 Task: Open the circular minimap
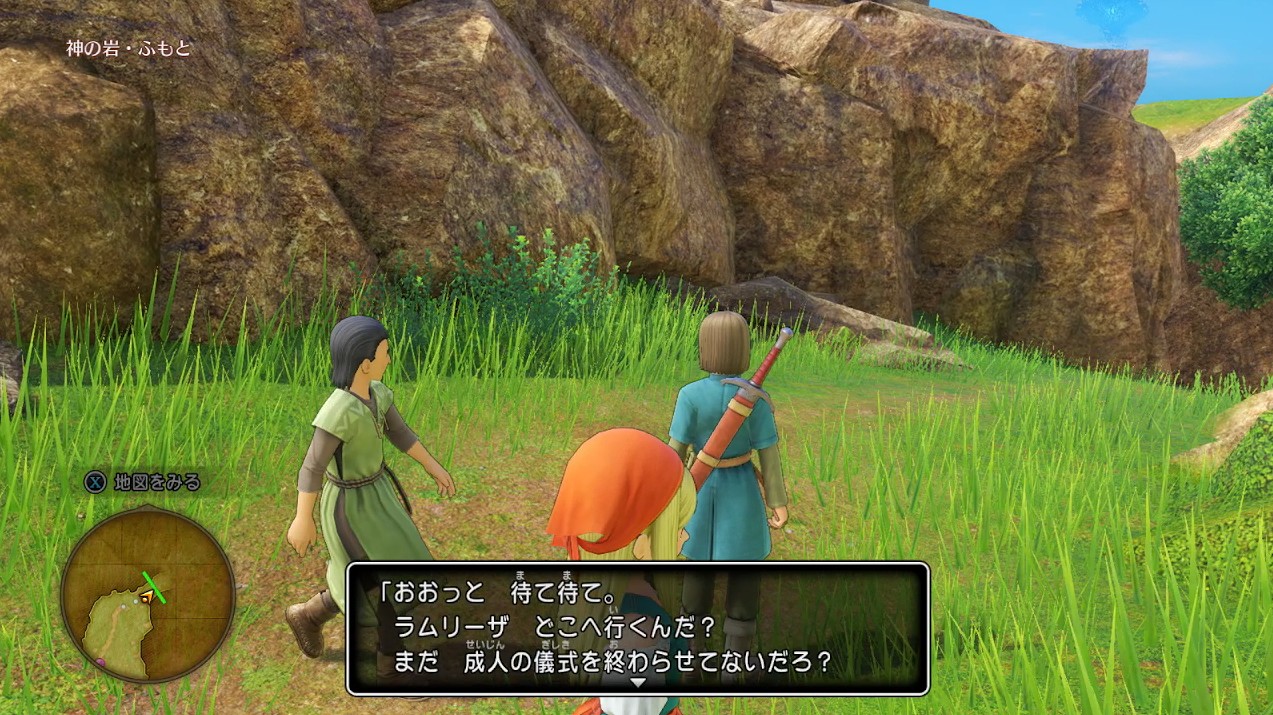[x=147, y=593]
